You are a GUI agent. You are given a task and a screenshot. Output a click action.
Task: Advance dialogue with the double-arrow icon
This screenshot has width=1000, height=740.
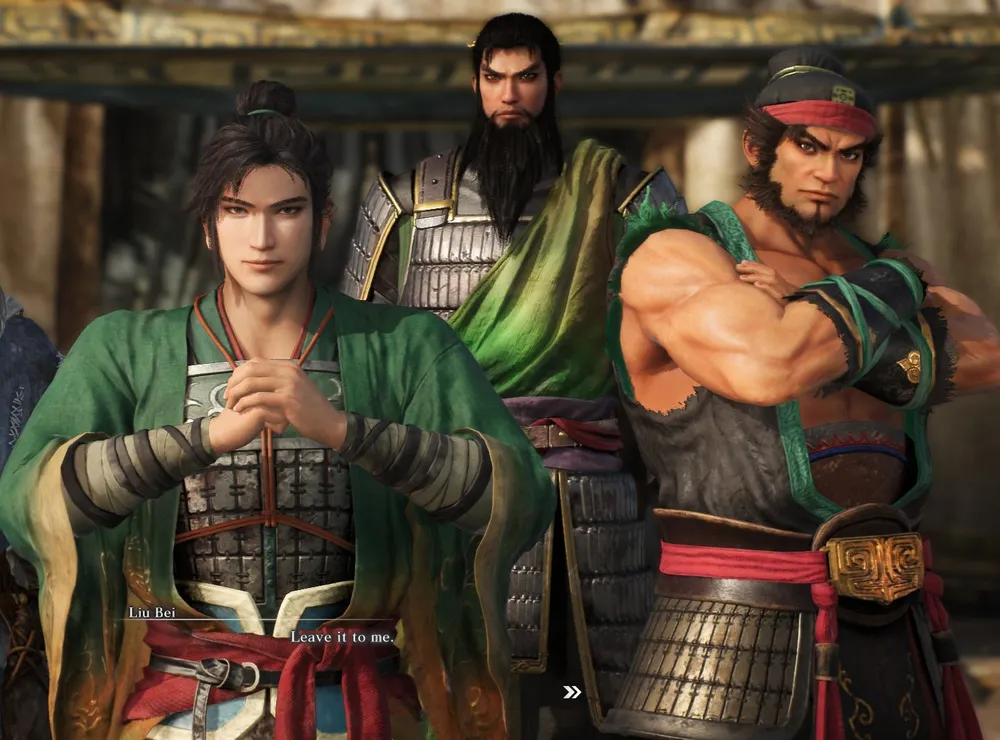click(572, 692)
